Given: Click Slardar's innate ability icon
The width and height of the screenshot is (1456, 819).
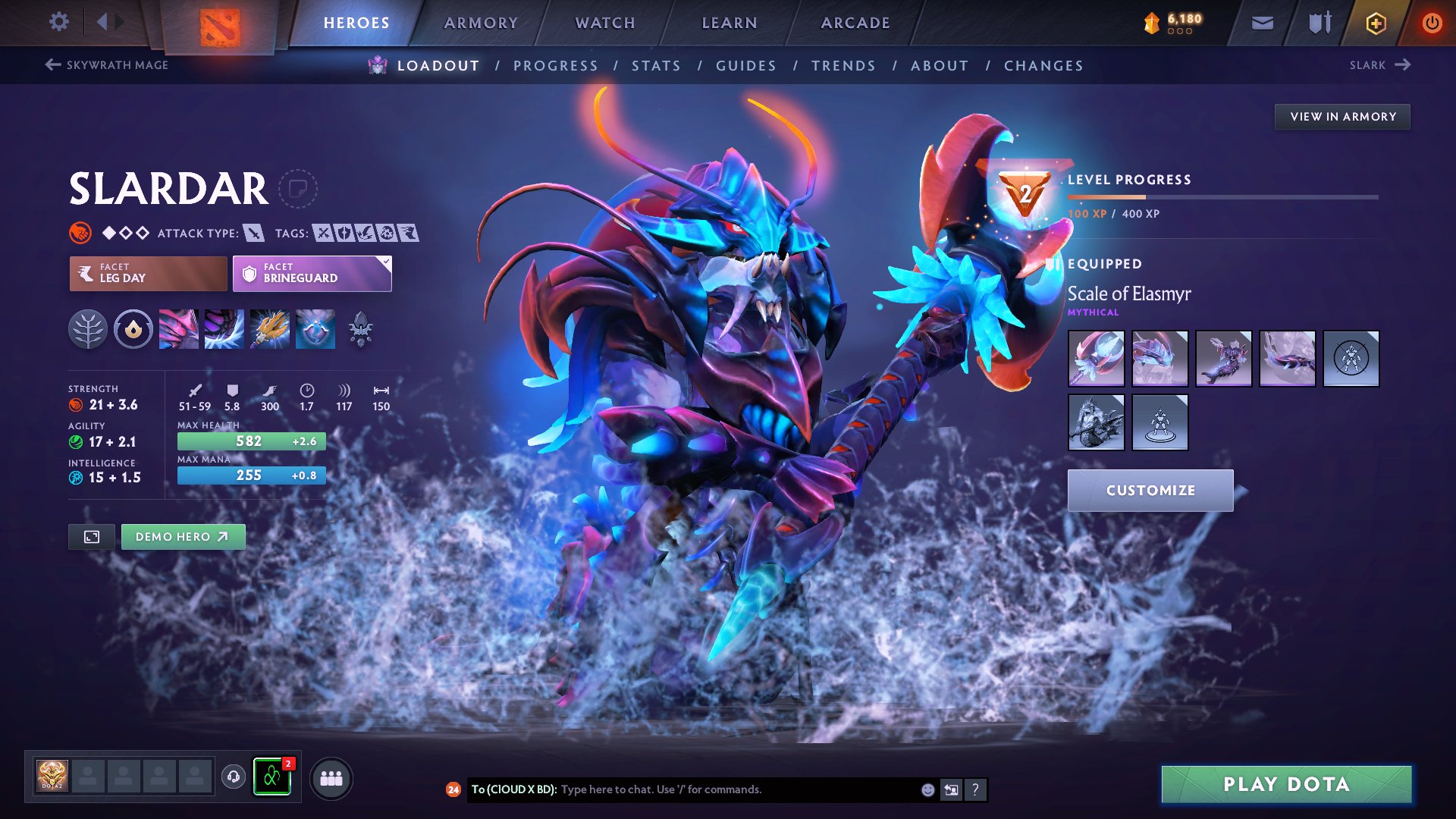Looking at the screenshot, I should click(133, 329).
